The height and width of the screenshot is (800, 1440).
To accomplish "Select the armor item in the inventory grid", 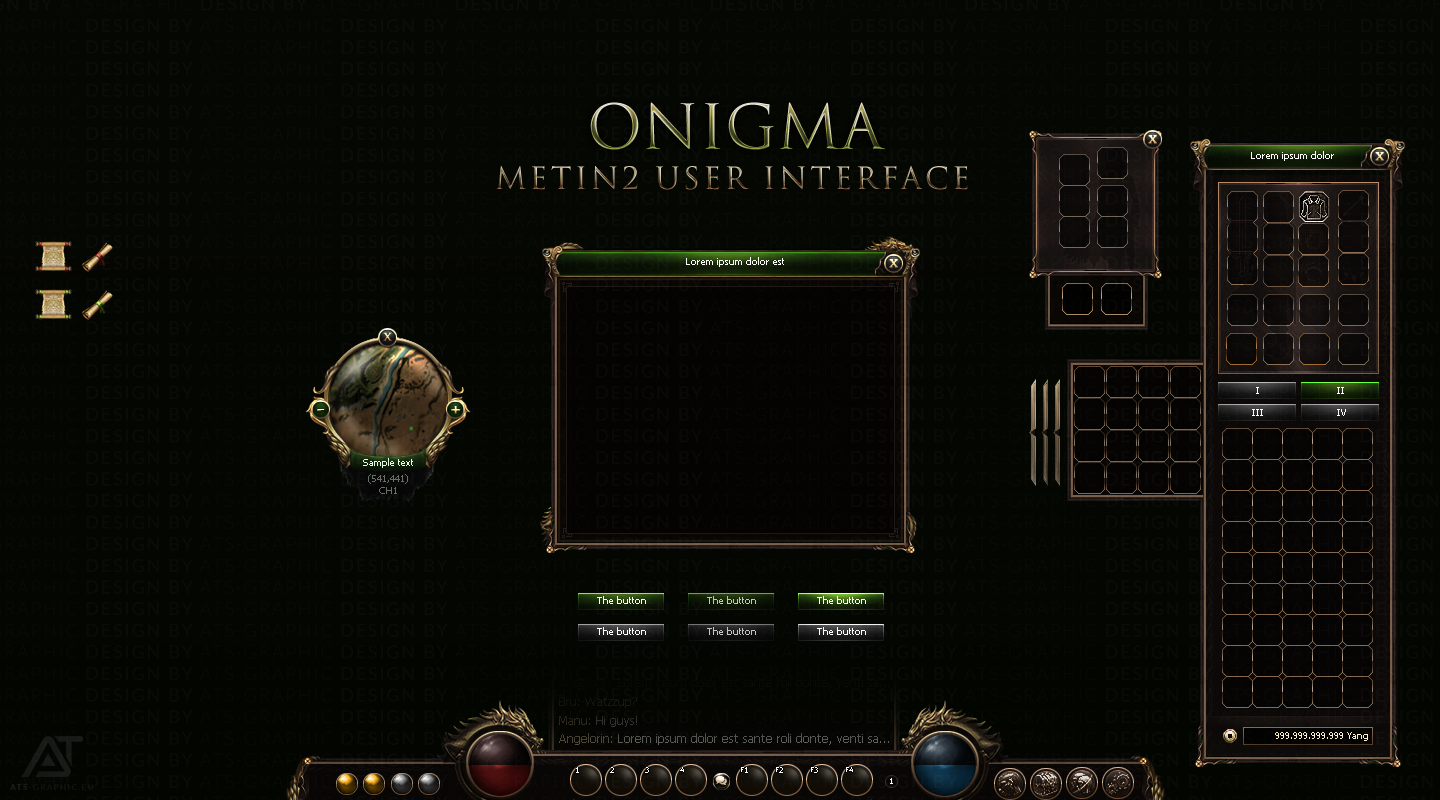I will point(1312,206).
